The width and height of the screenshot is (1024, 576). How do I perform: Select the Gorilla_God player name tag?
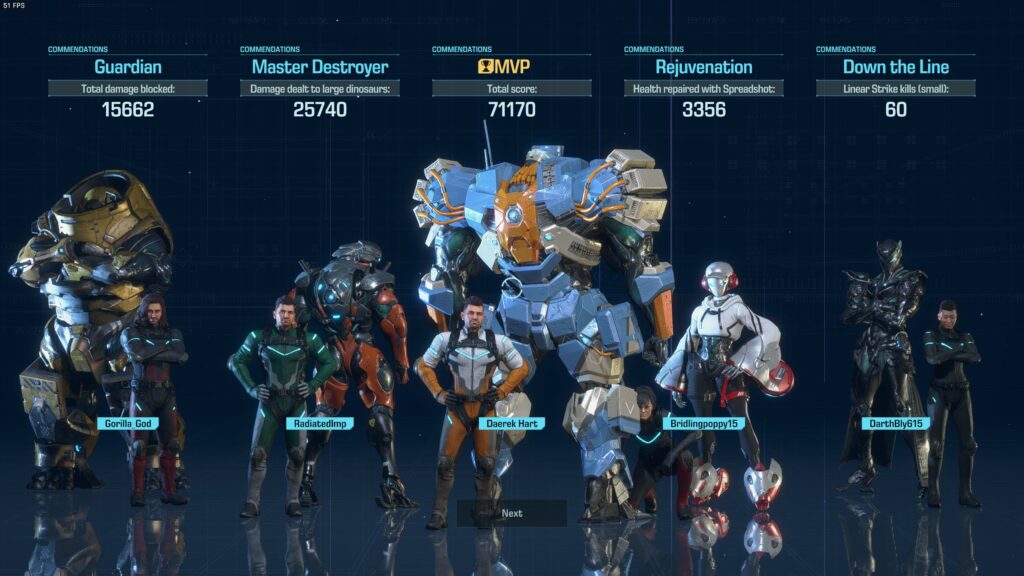click(x=129, y=424)
